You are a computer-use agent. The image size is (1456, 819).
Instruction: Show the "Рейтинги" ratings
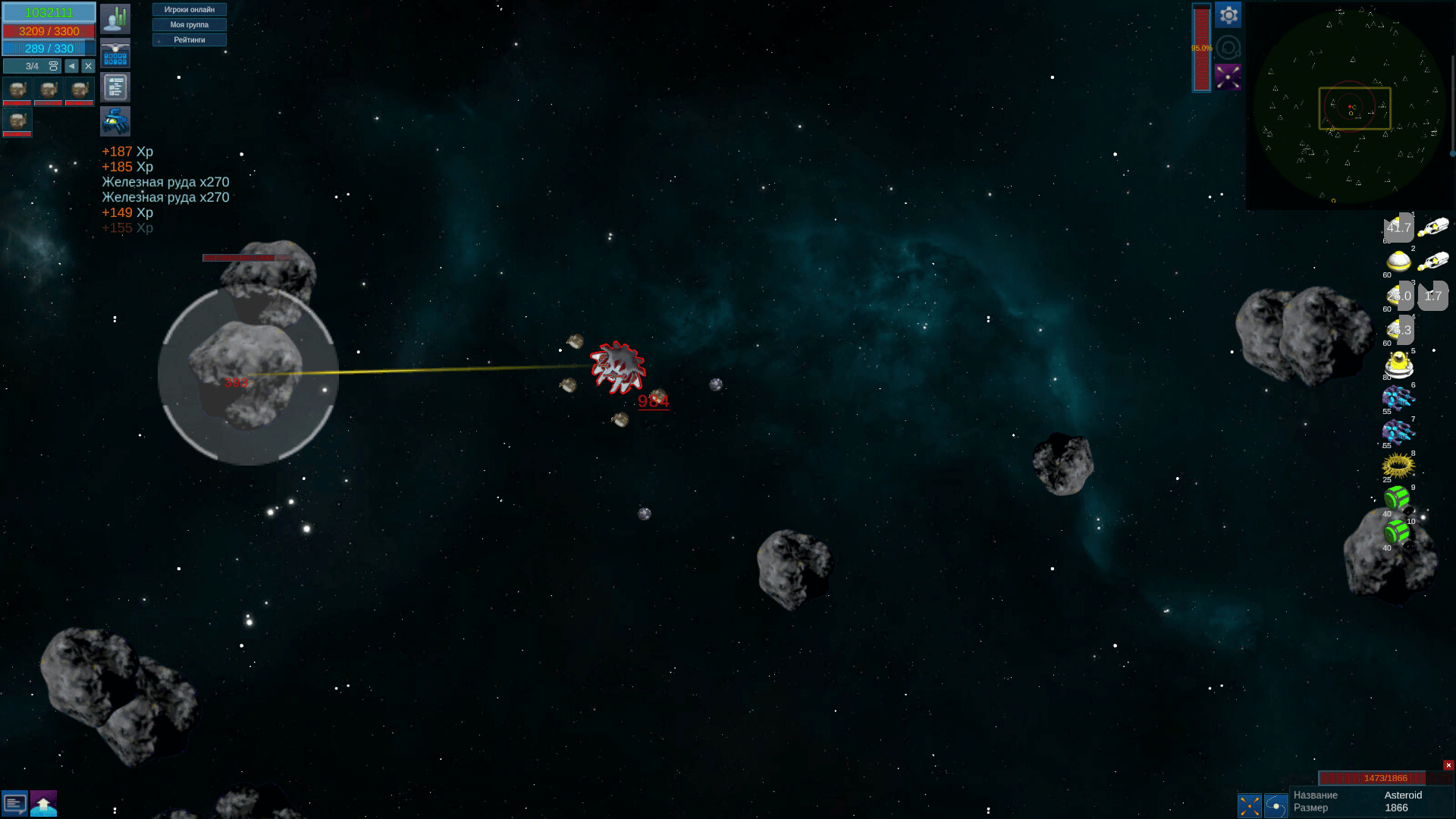click(x=190, y=40)
